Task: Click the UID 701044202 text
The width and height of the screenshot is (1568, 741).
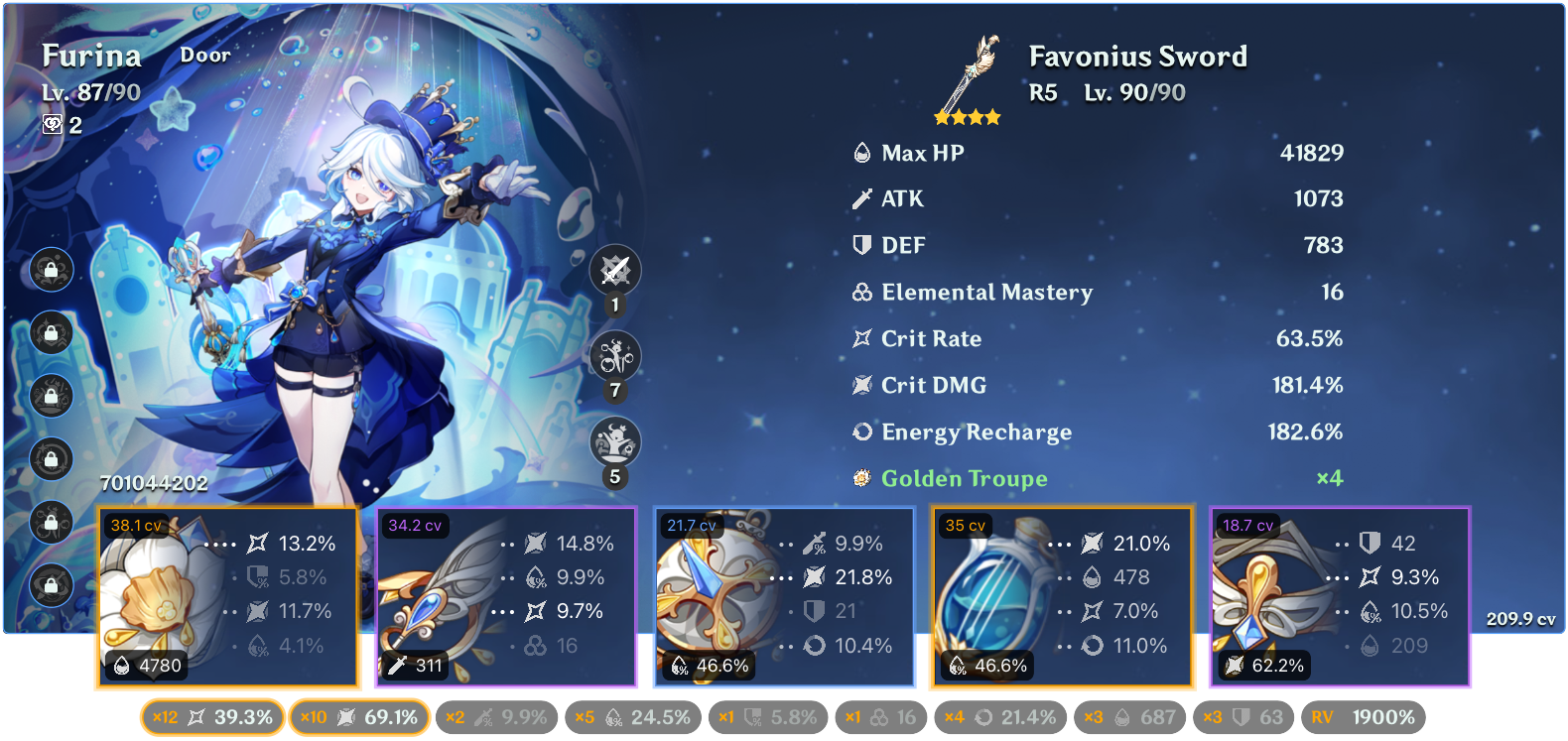Action: click(154, 485)
